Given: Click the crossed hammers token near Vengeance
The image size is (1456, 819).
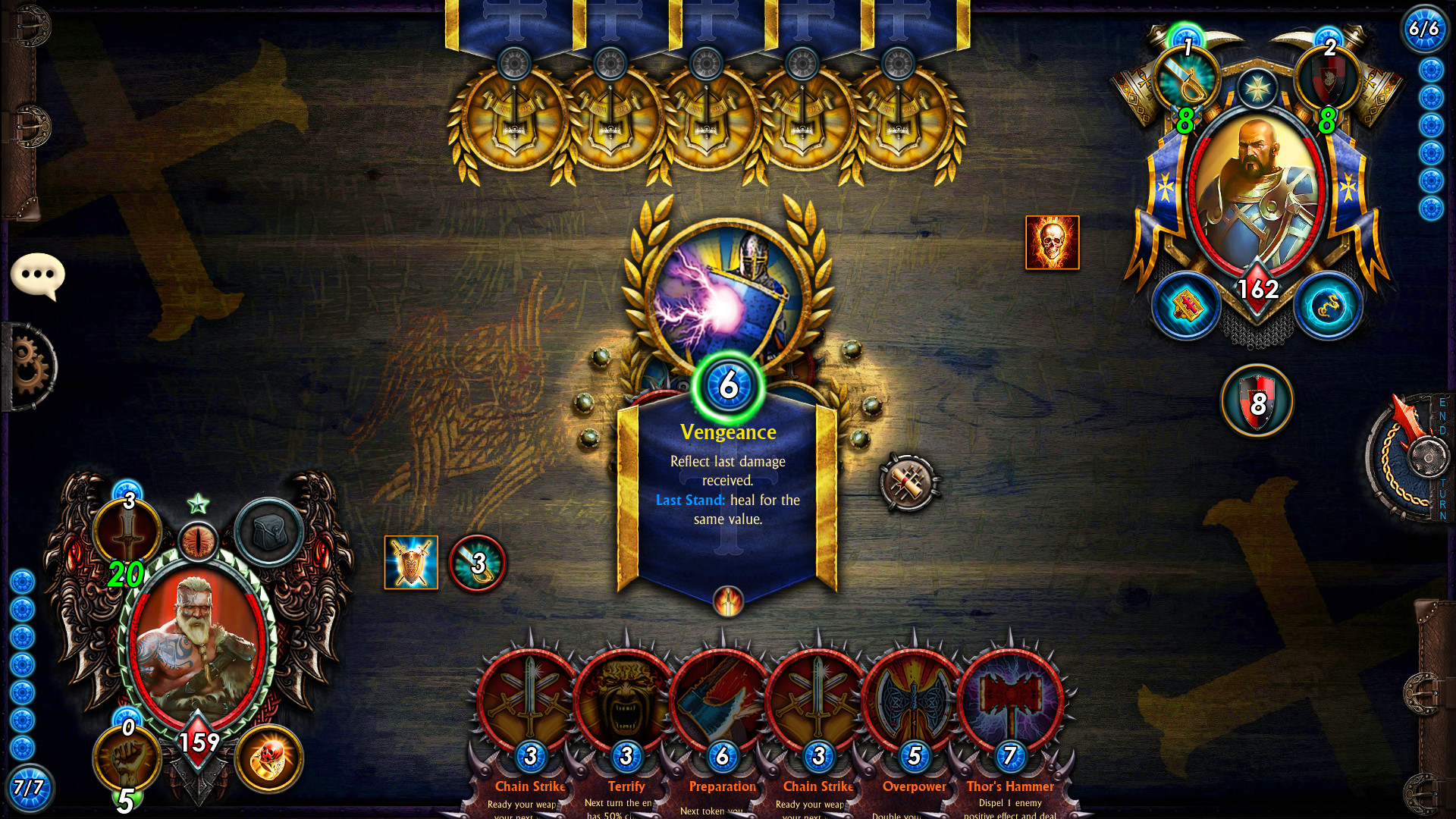Looking at the screenshot, I should click(x=908, y=479).
